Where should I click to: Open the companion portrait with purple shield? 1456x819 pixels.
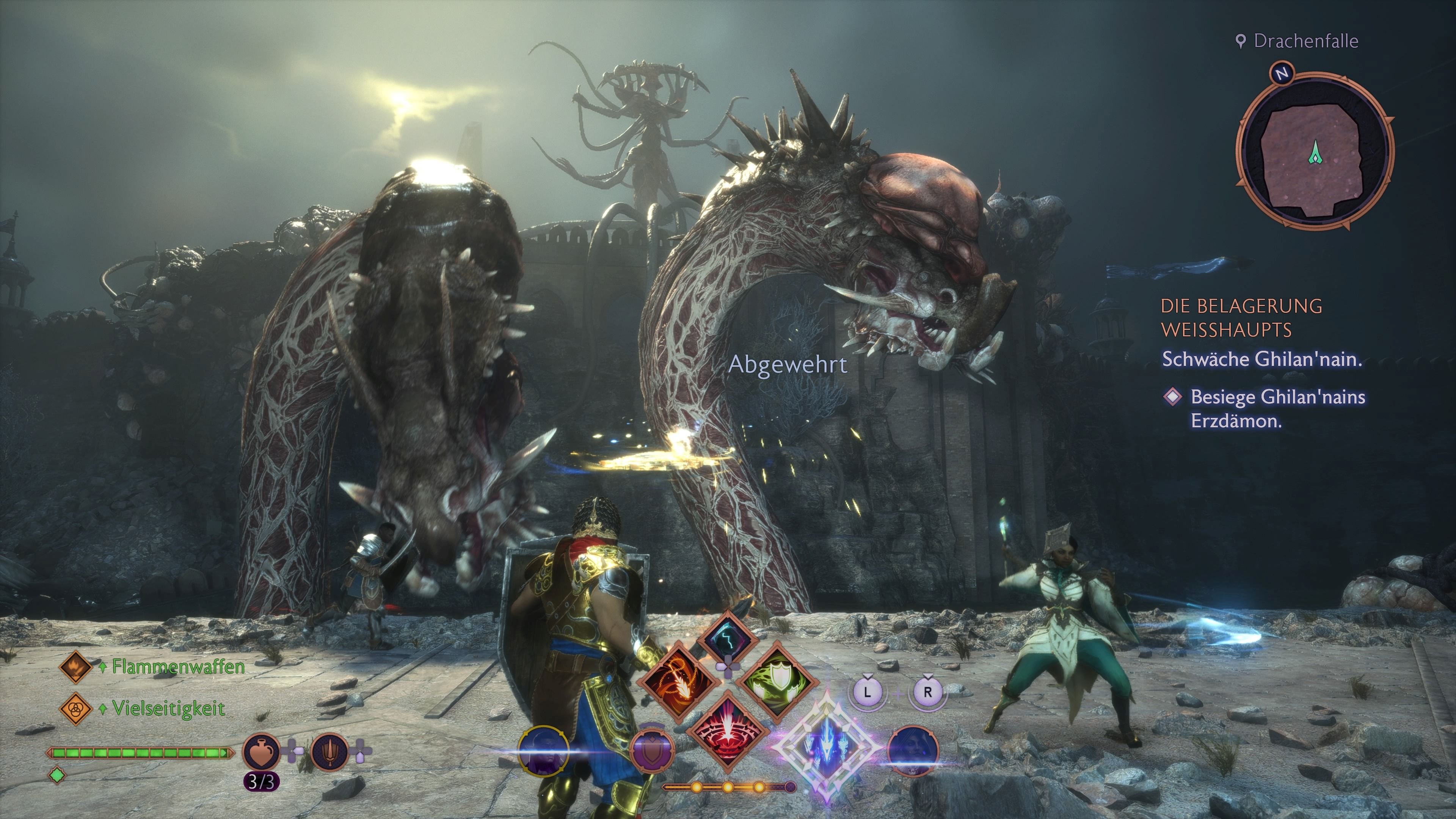(653, 752)
